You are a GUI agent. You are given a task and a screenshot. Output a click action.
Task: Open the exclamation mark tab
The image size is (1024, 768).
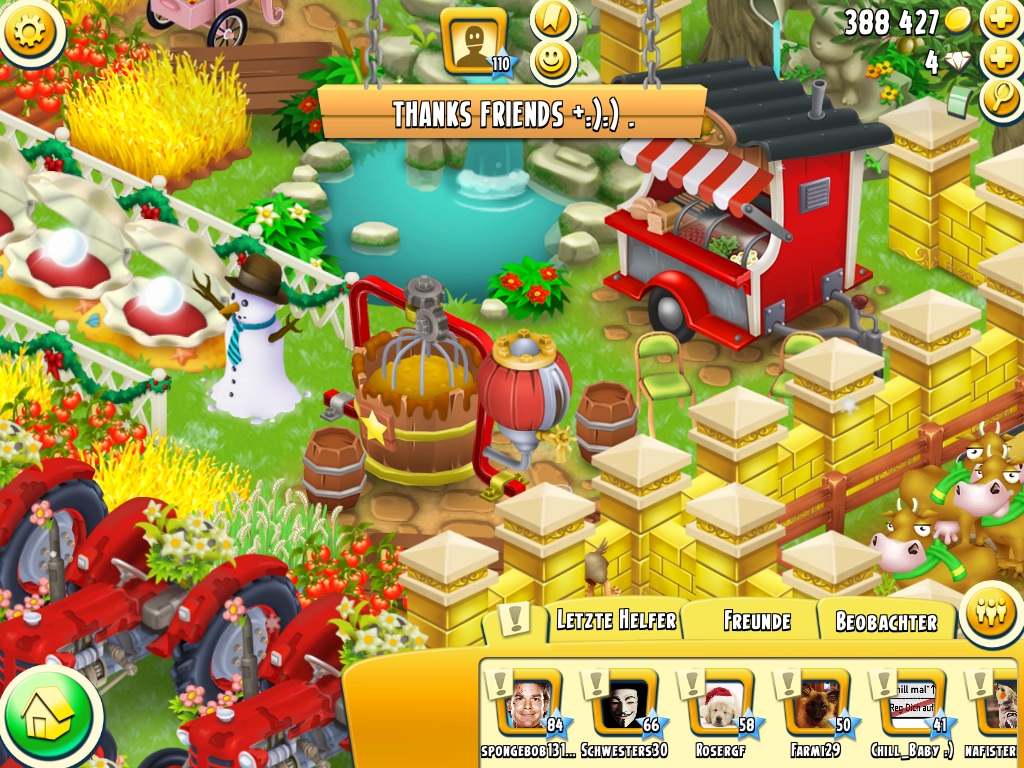tap(514, 620)
